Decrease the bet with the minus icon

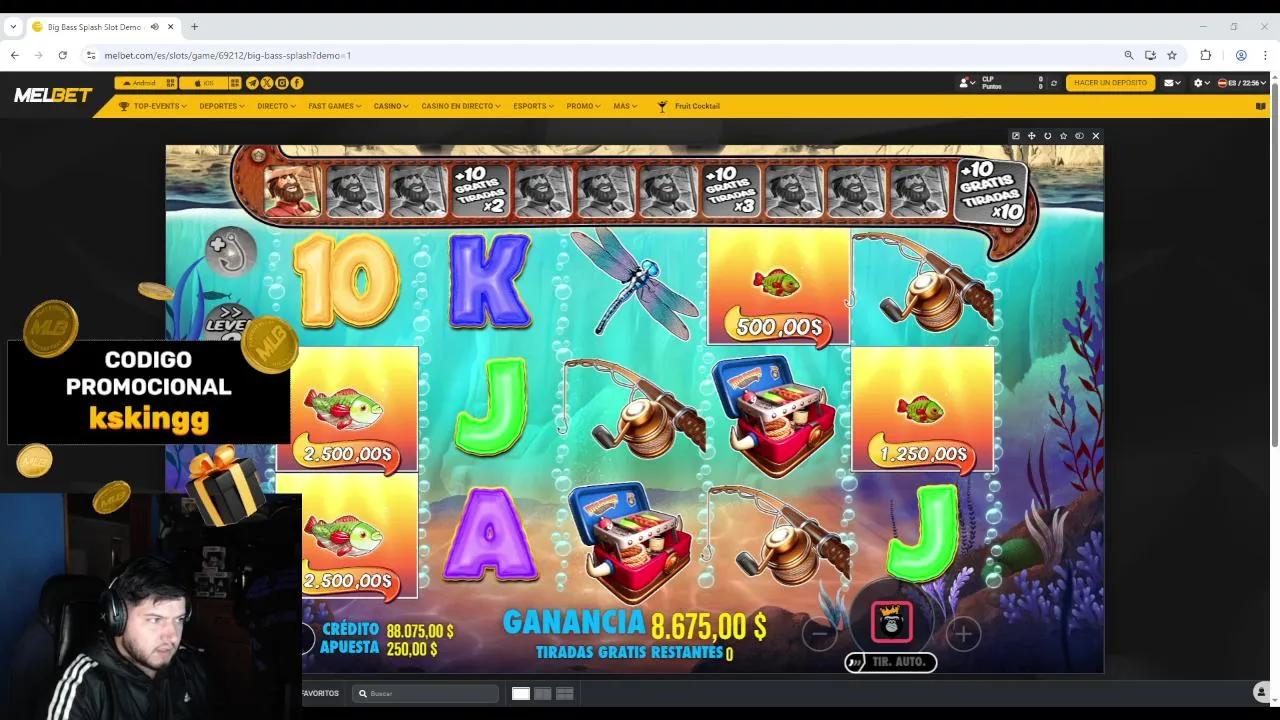pos(819,633)
